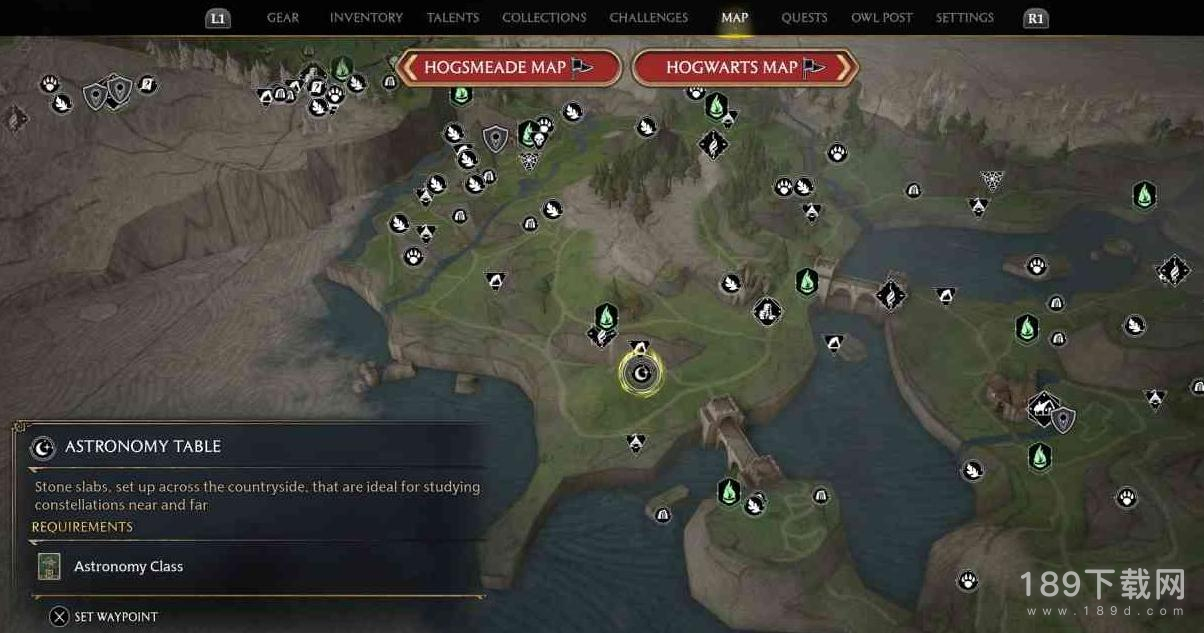Open the Settings tab
1204x633 pixels.
(x=965, y=18)
